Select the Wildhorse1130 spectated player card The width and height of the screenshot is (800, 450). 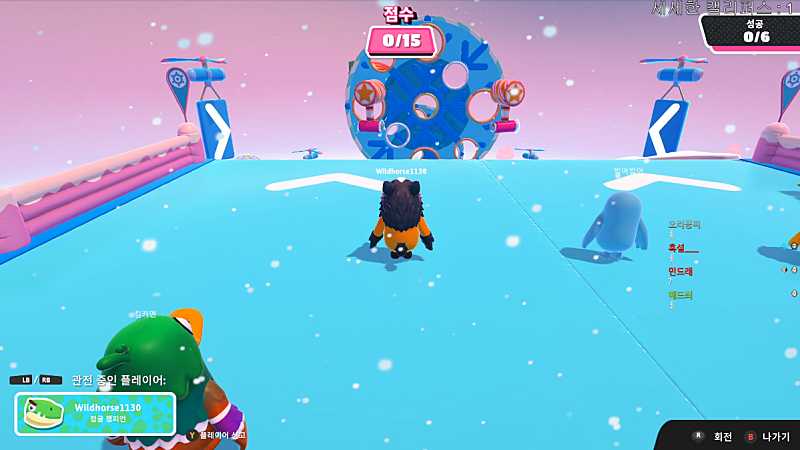point(95,413)
